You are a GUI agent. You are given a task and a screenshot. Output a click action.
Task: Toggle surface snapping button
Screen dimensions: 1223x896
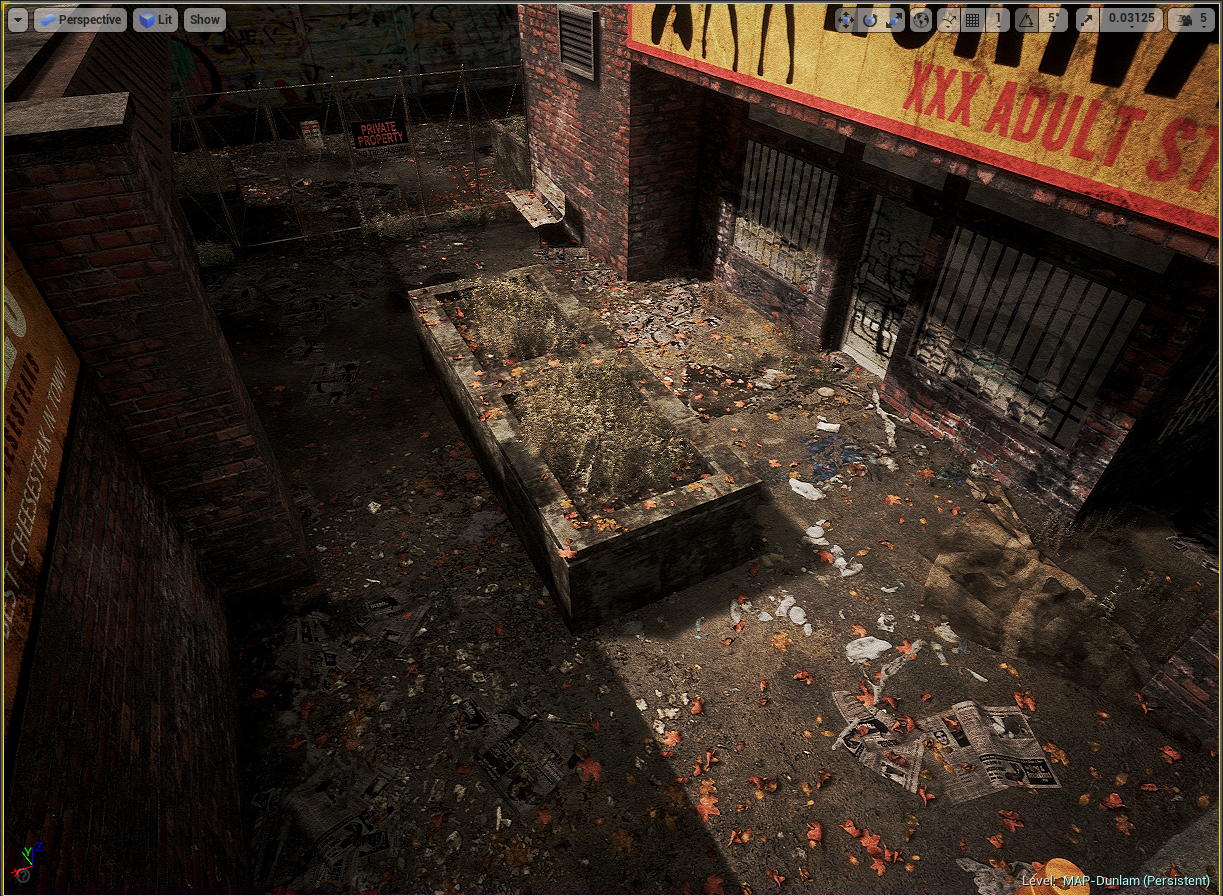click(x=948, y=20)
